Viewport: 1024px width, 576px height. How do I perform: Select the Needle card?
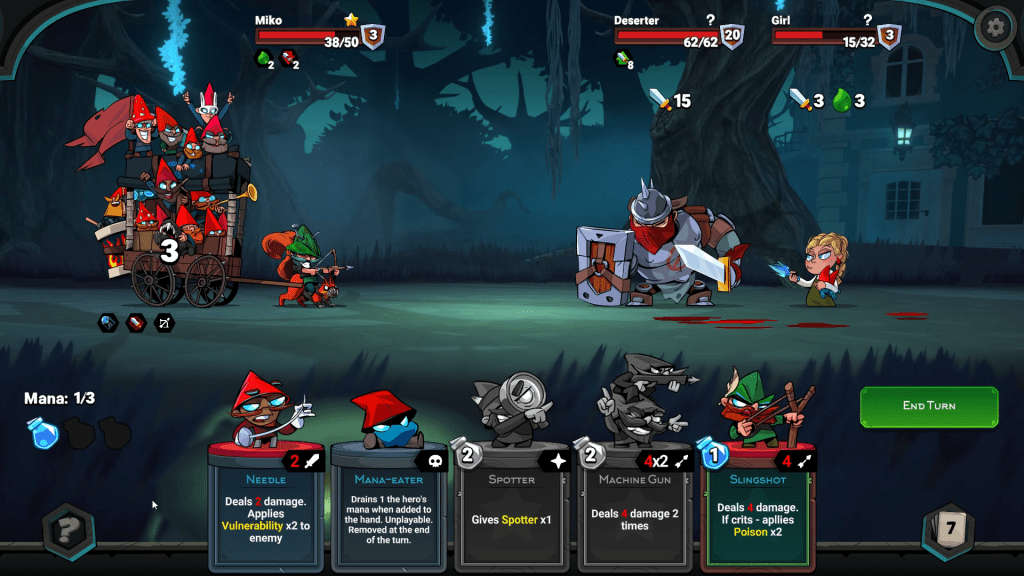(266, 505)
